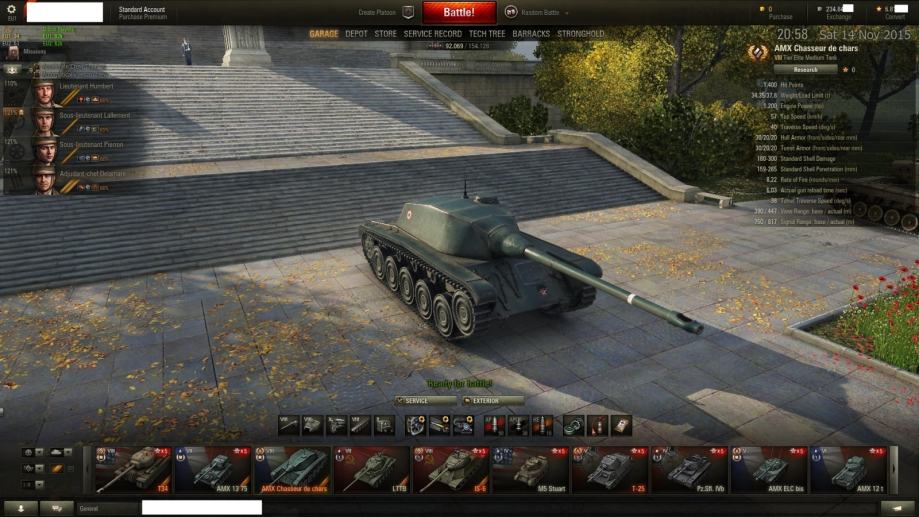Open the Service panel for the tank
The width and height of the screenshot is (919, 517).
[x=426, y=400]
